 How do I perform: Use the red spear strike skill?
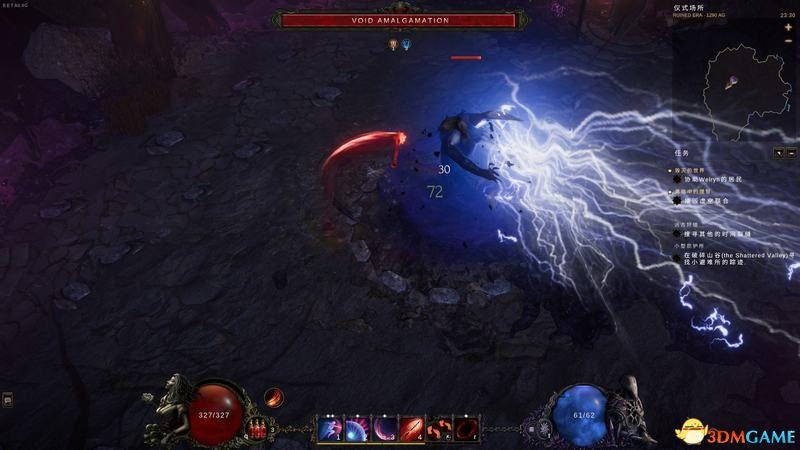tap(411, 430)
